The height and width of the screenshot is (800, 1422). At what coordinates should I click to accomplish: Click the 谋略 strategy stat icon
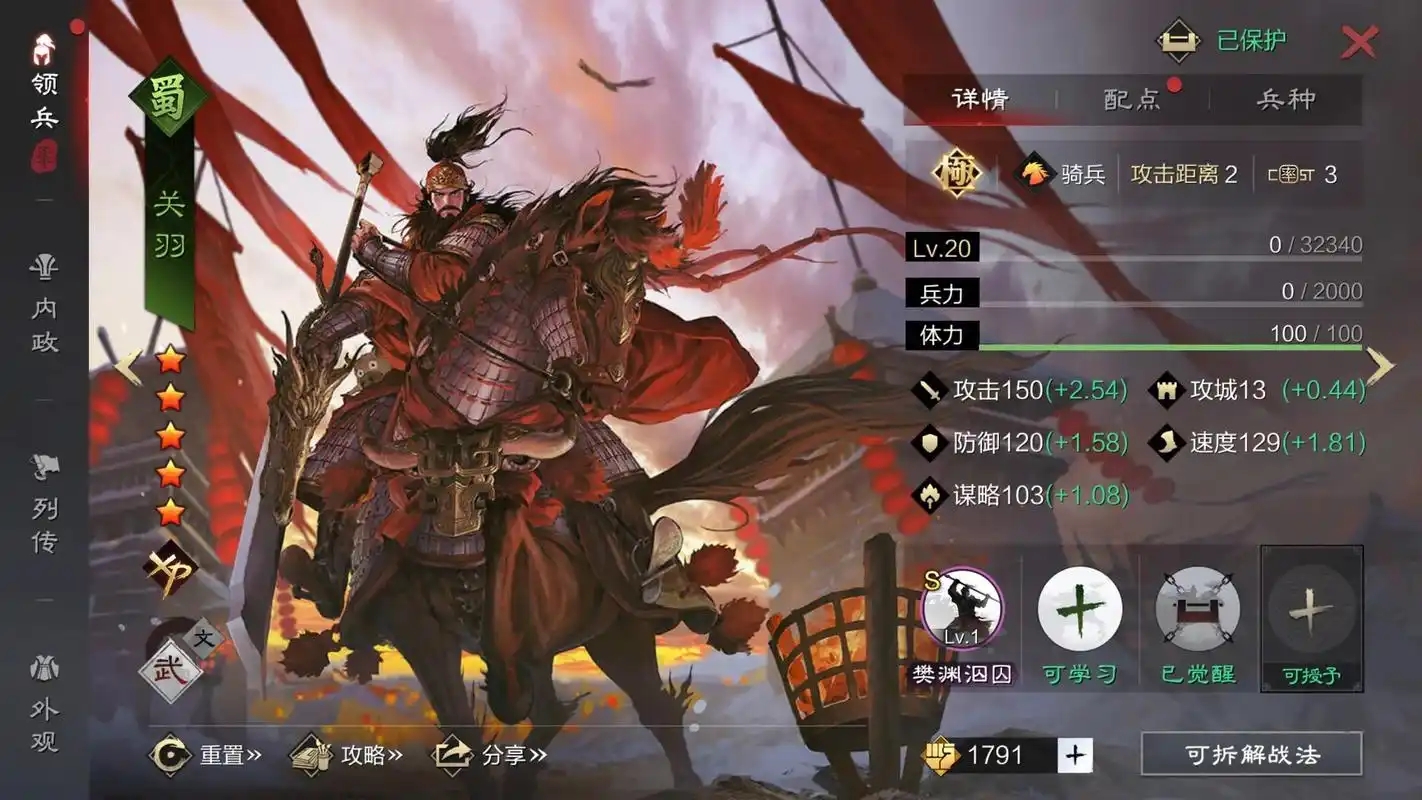coord(928,494)
